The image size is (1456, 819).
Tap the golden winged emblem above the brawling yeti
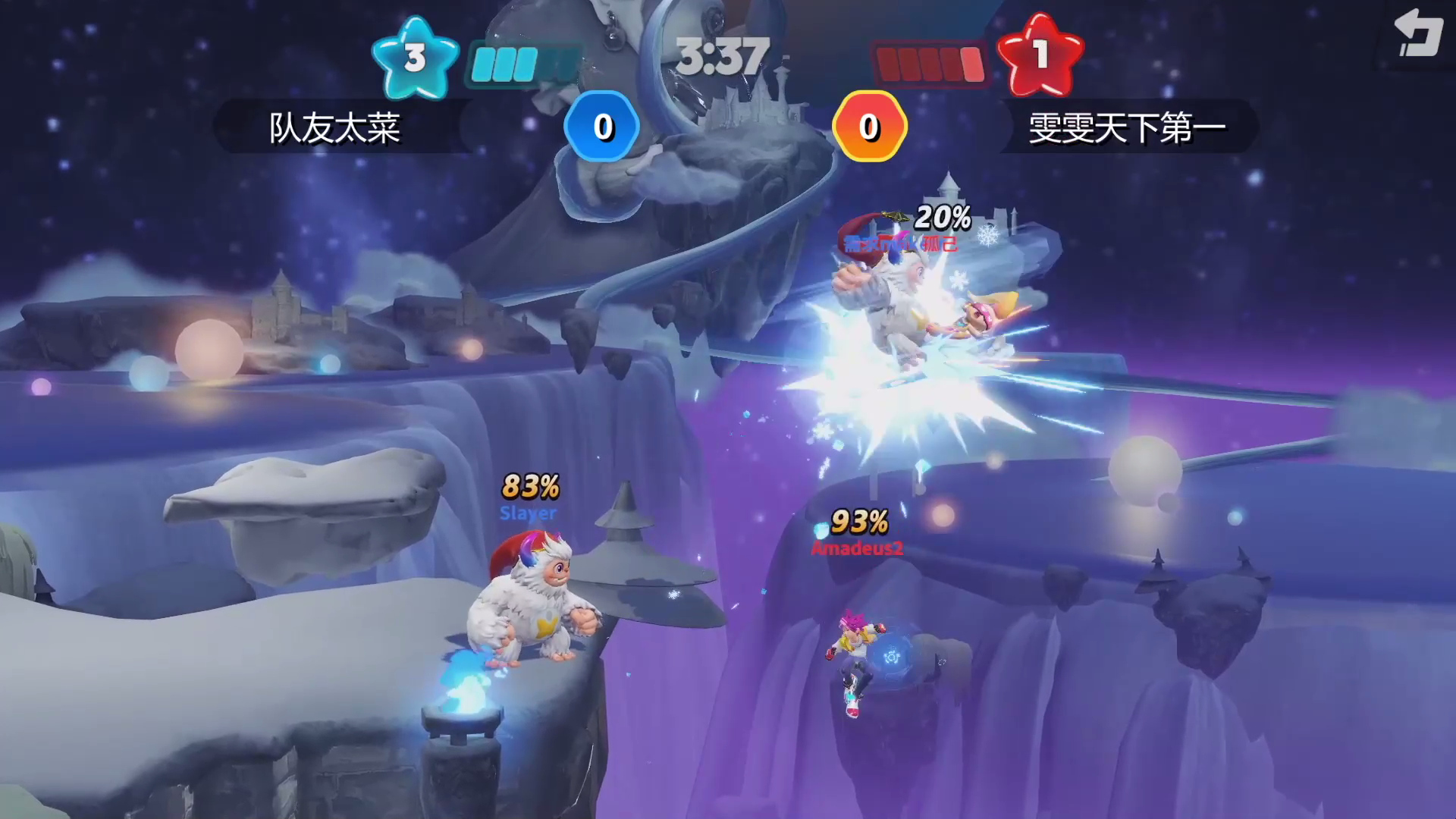pos(895,218)
